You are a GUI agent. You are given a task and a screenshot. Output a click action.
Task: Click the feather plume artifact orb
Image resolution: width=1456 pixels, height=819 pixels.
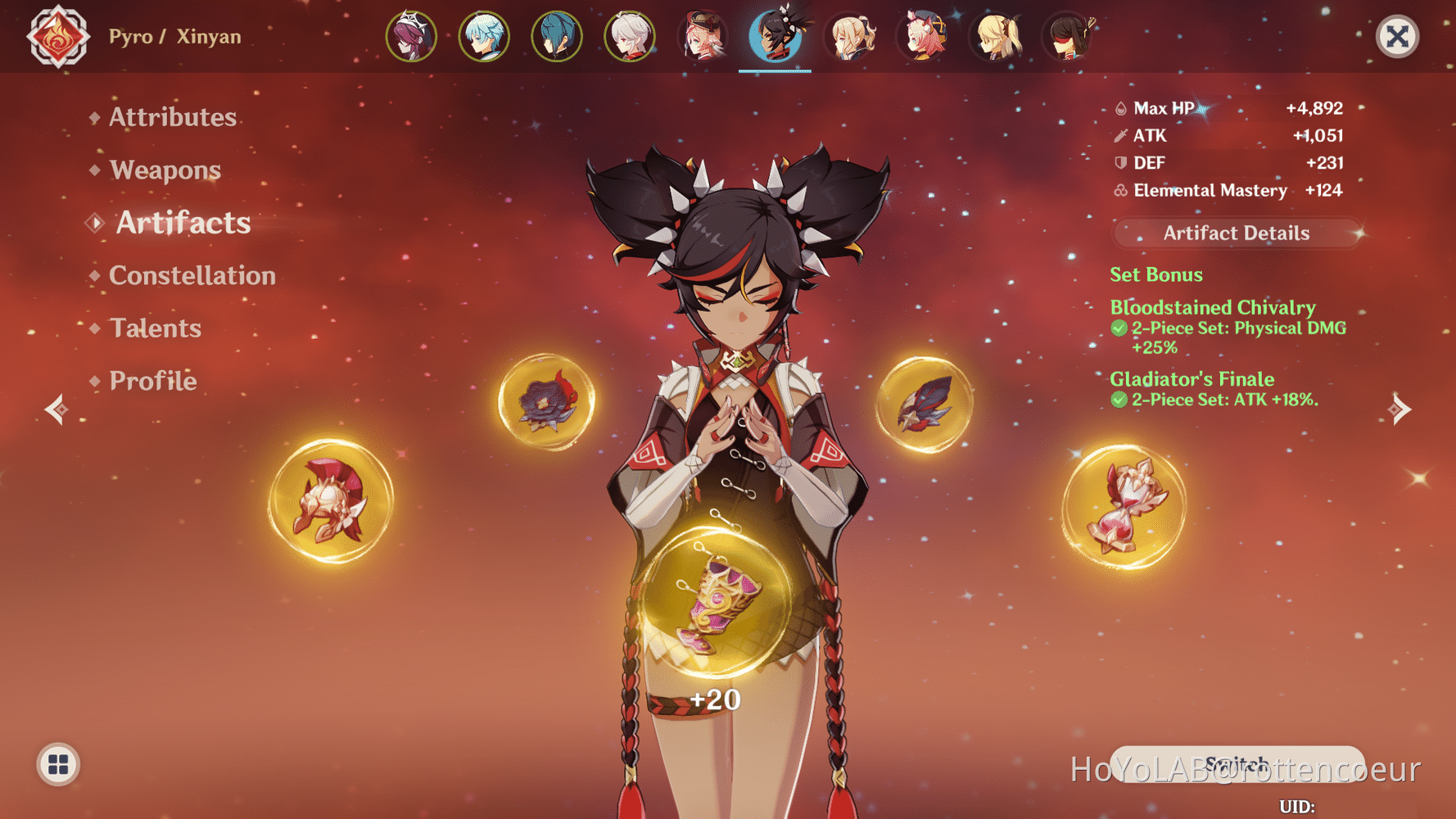click(x=924, y=405)
